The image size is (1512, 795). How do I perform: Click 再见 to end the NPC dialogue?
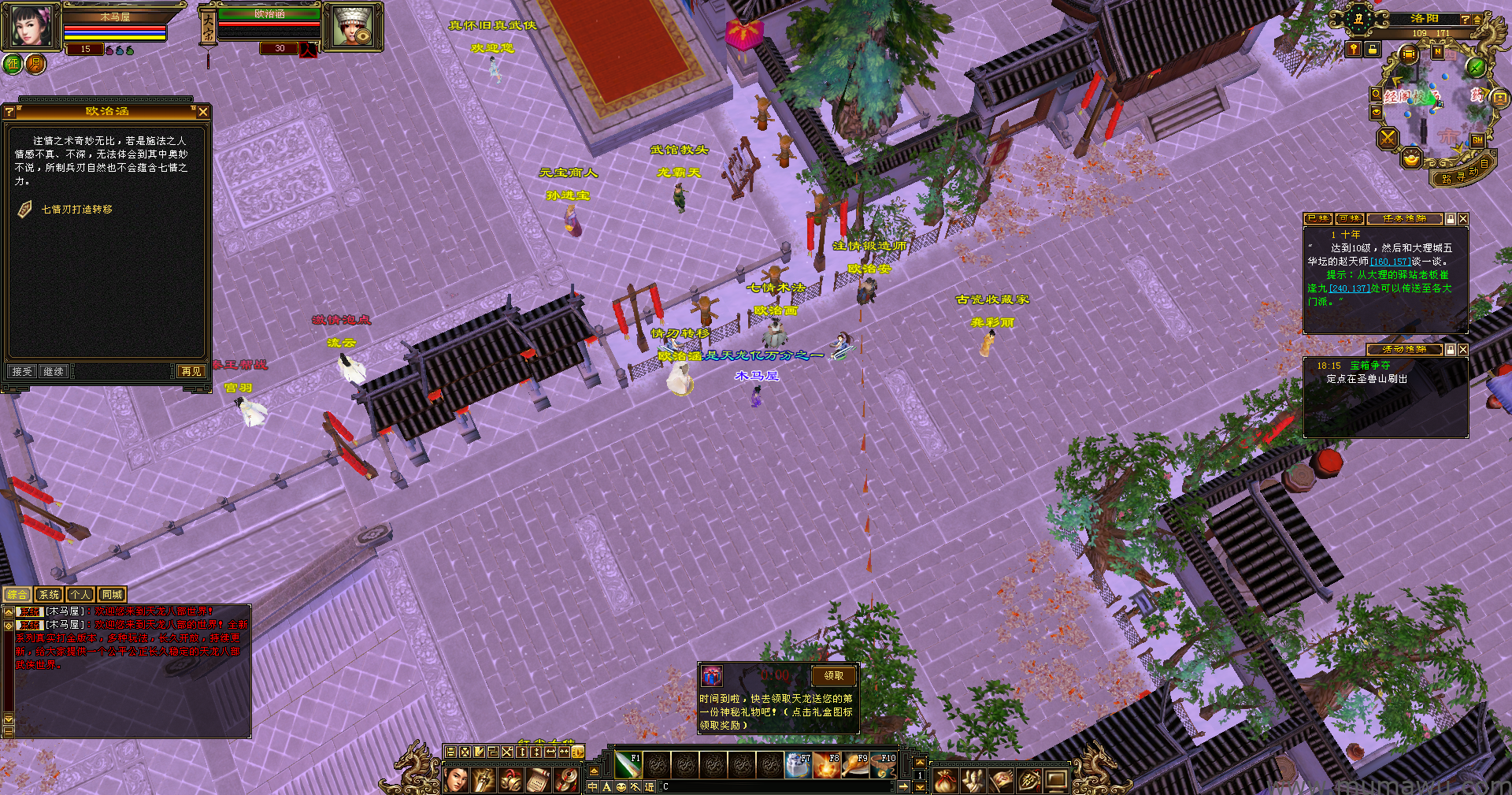click(191, 371)
